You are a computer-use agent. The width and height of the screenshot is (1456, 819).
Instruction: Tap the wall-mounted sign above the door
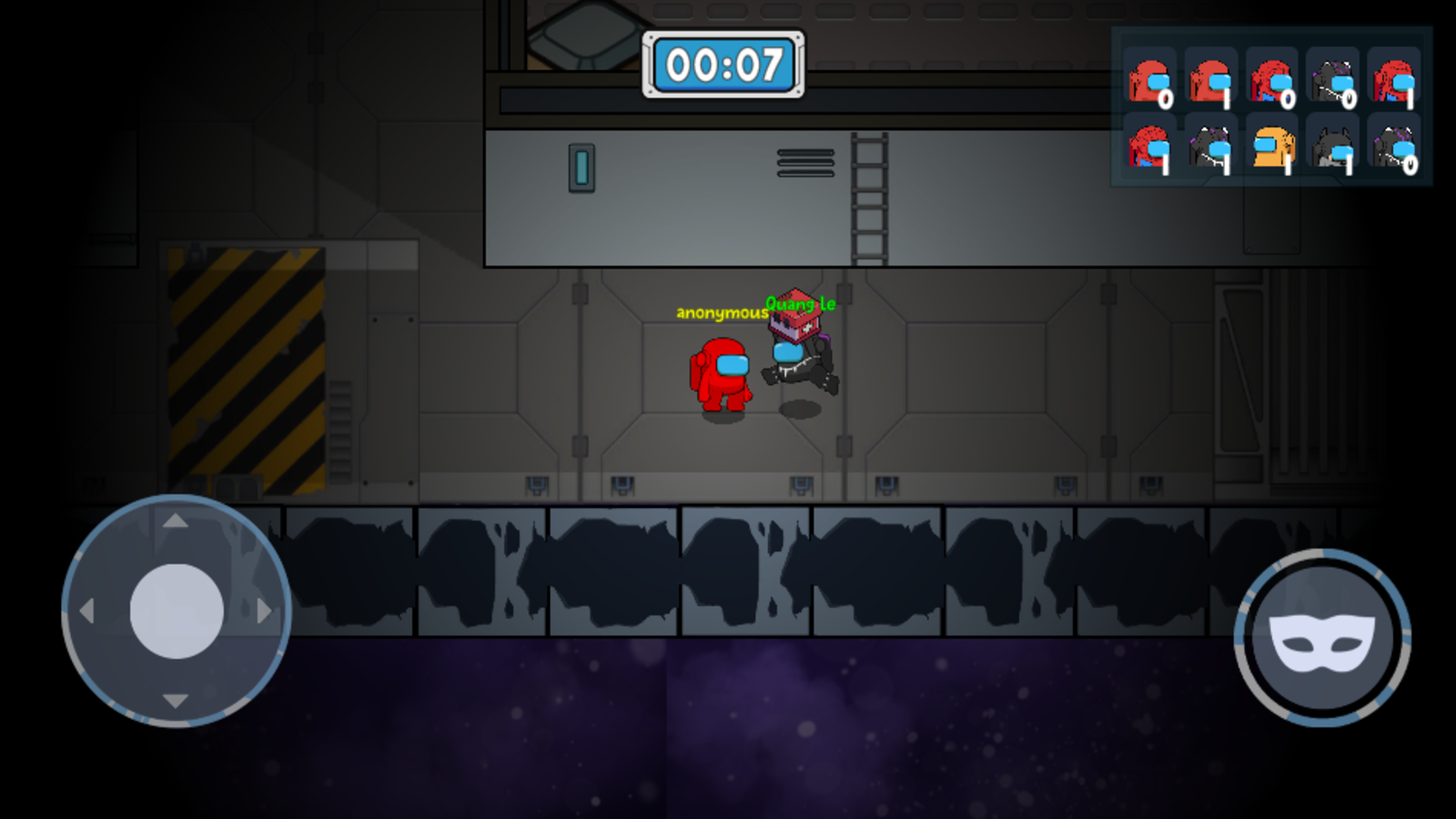pyautogui.click(x=580, y=167)
